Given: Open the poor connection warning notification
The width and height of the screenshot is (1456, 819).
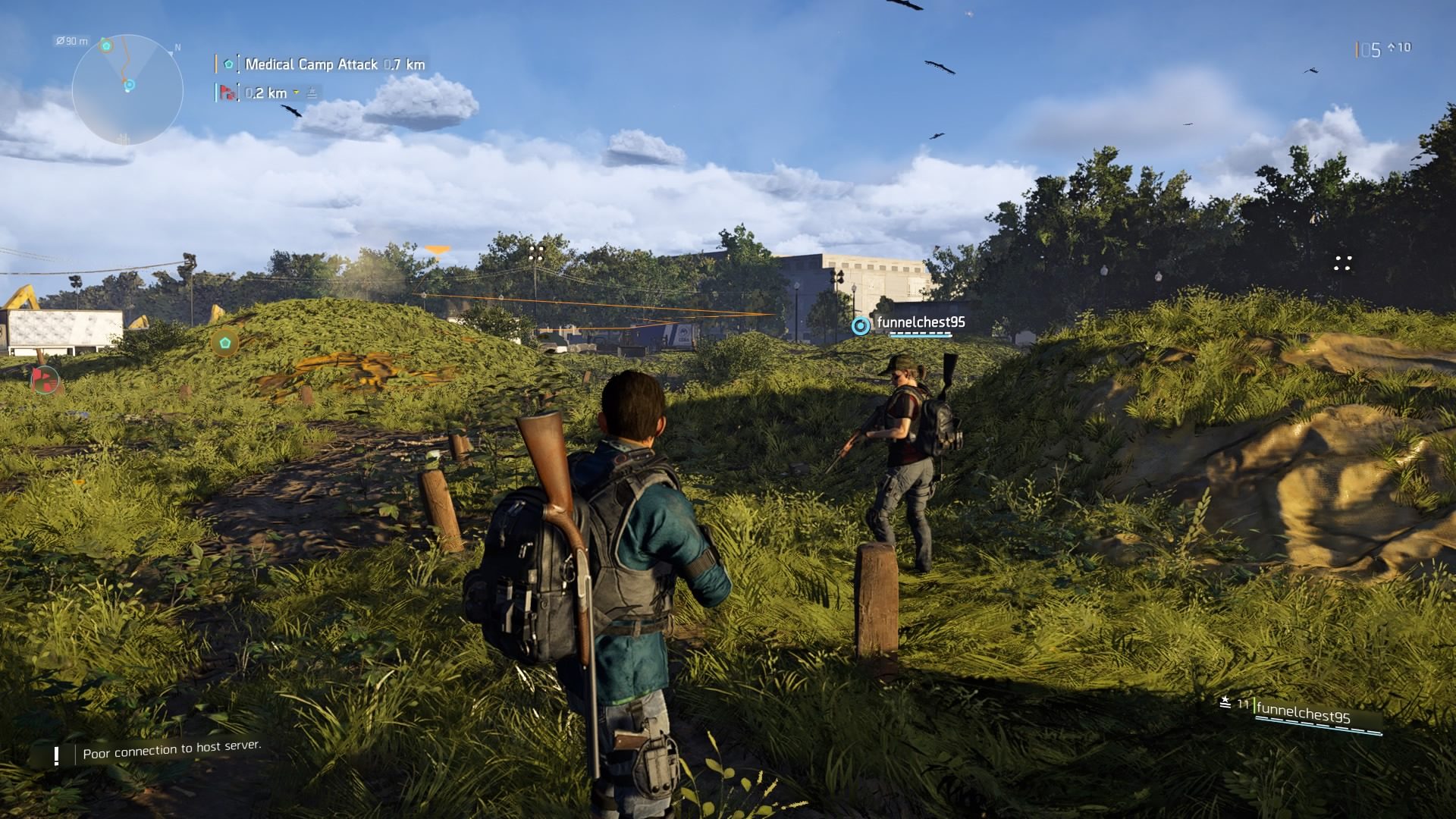Looking at the screenshot, I should point(171,750).
